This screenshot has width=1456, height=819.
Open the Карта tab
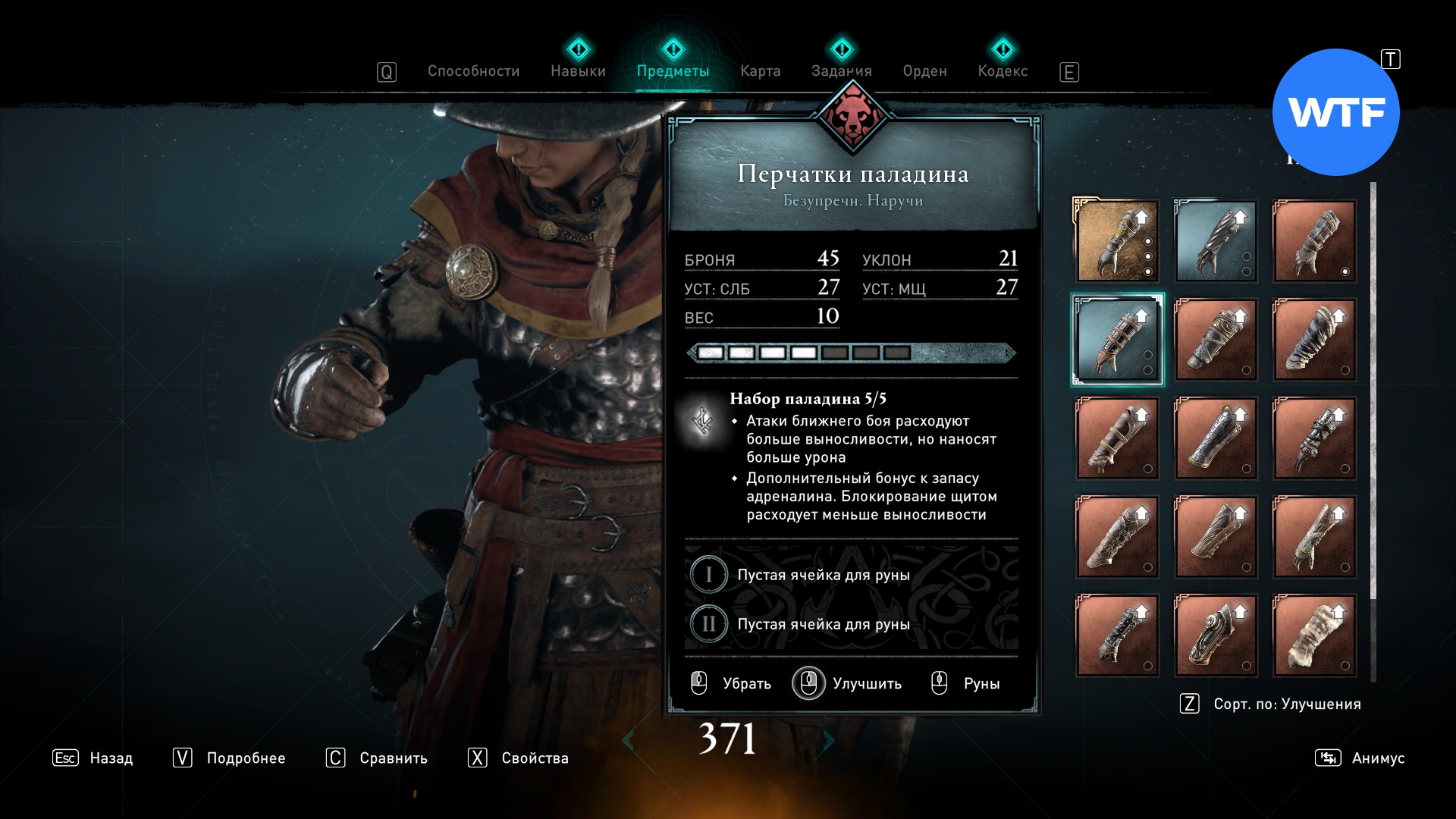760,71
